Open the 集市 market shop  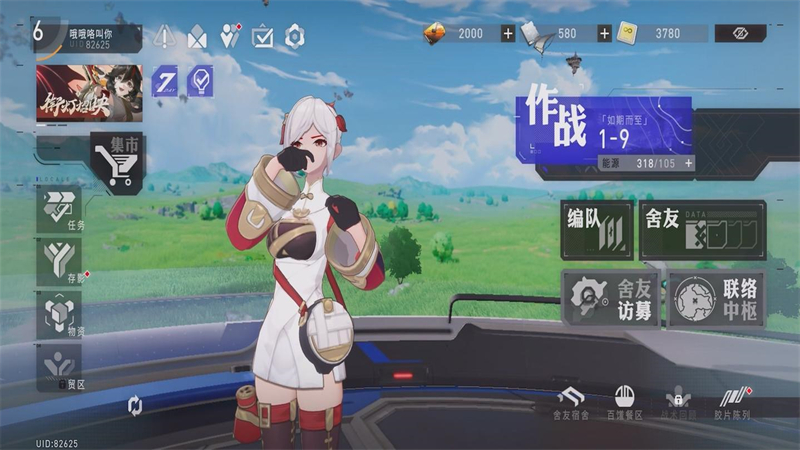pos(118,162)
